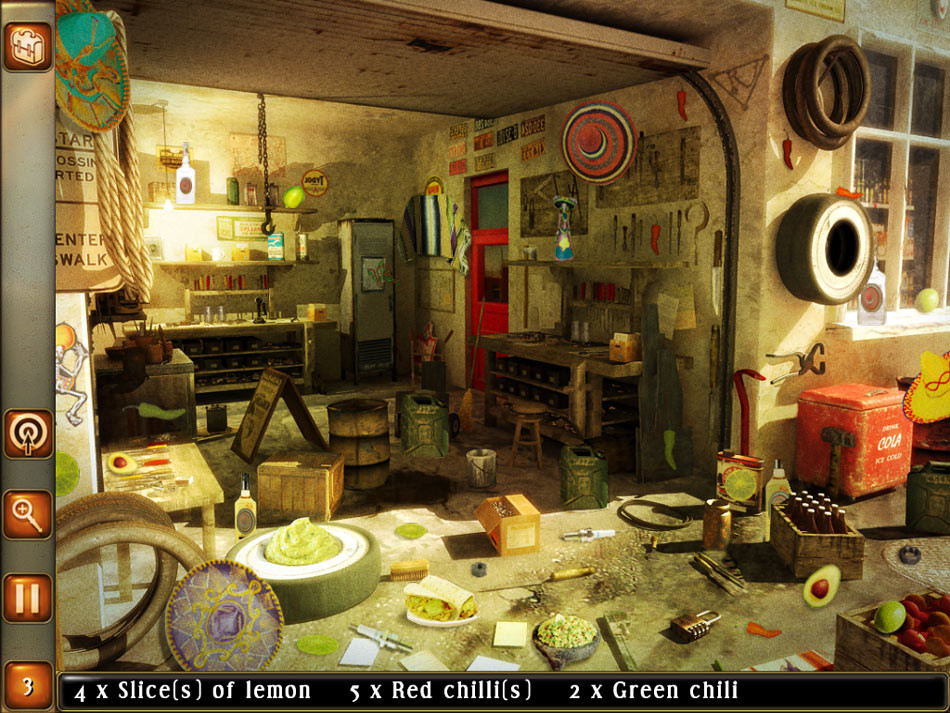
Task: Toggle the magnifying glass zoom tool
Action: coord(27,515)
